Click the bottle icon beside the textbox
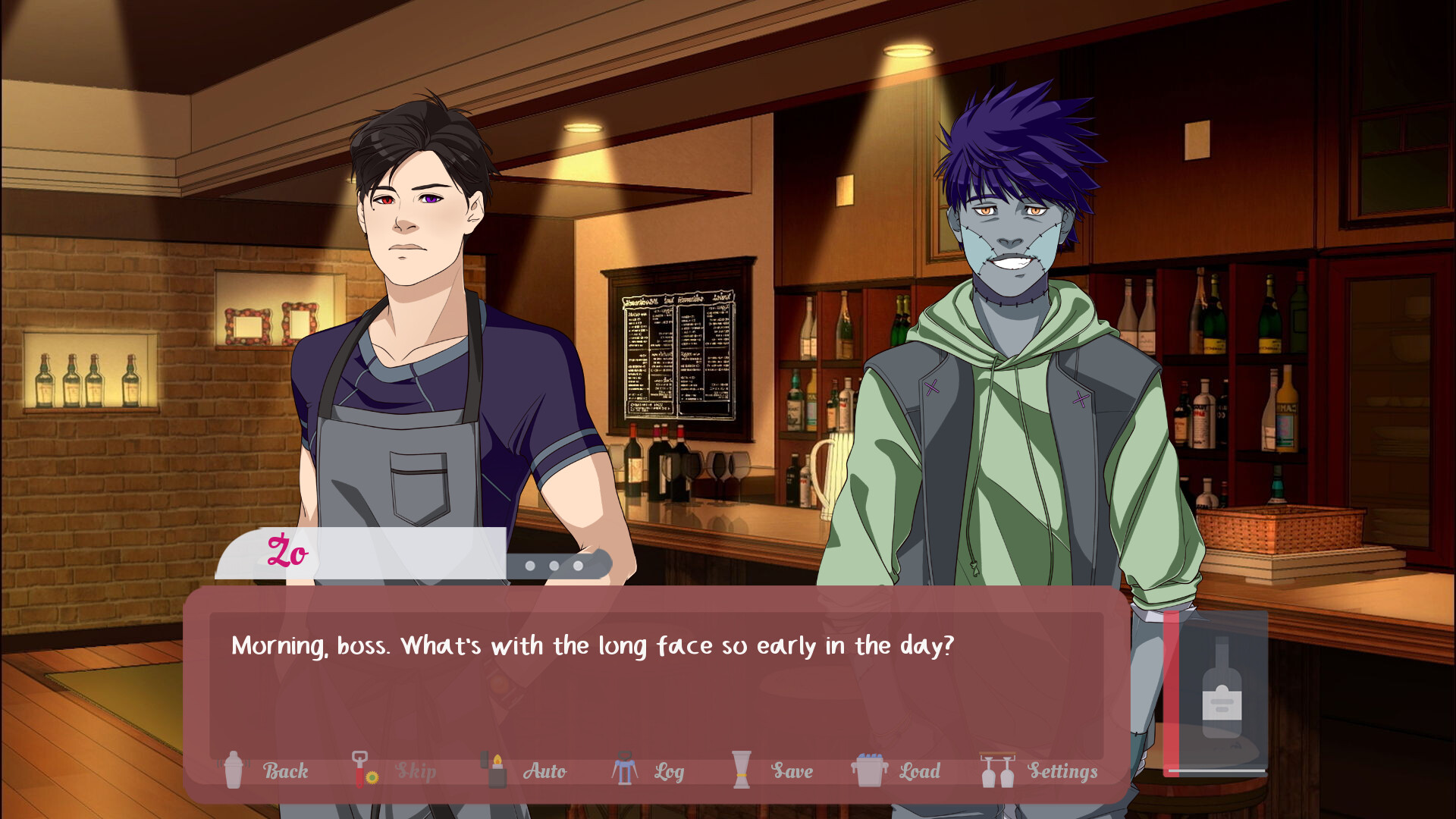Screen dimensions: 1456x819 [1222, 692]
